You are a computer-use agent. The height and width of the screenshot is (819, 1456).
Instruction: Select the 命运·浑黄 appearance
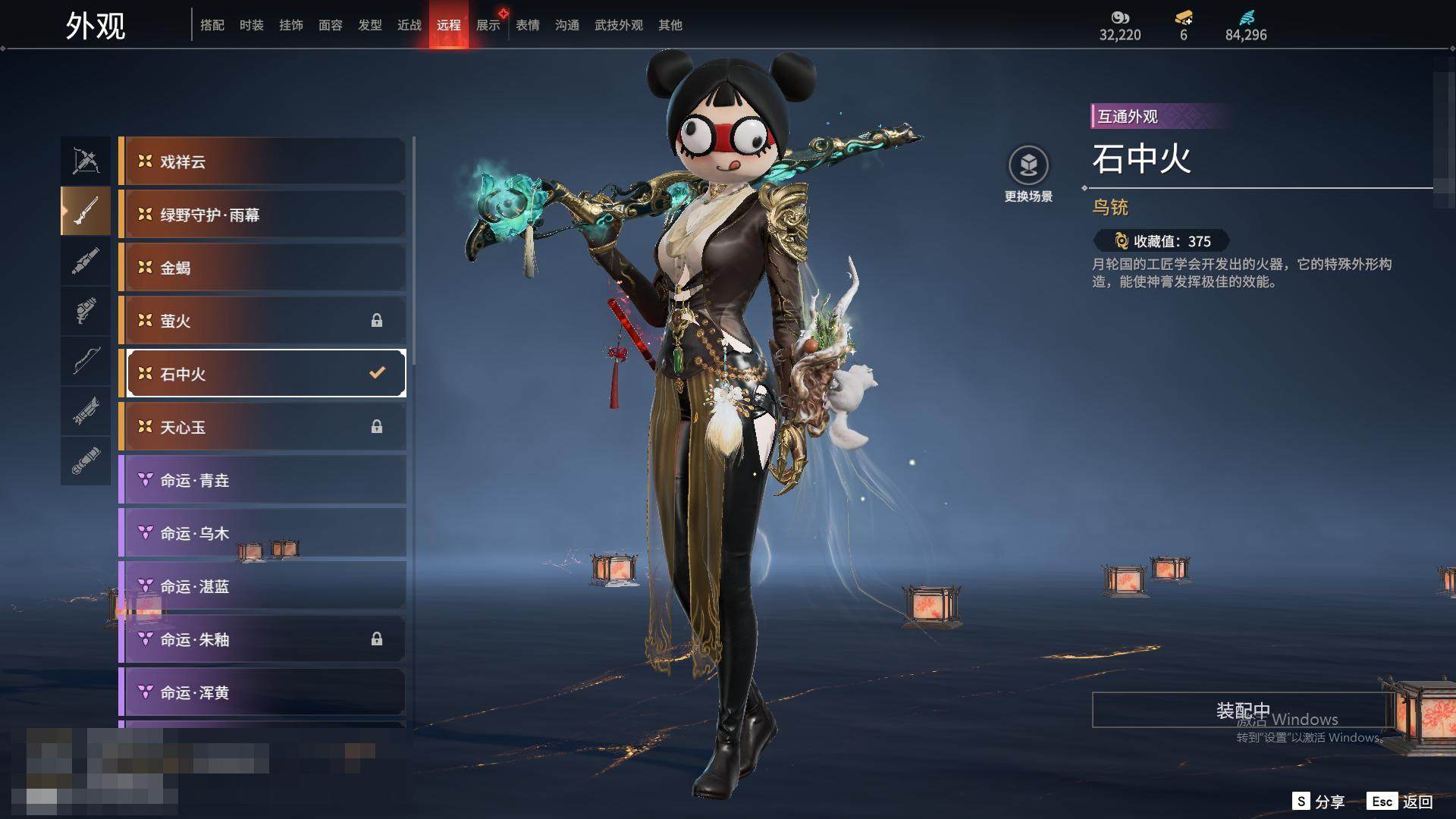pos(262,692)
